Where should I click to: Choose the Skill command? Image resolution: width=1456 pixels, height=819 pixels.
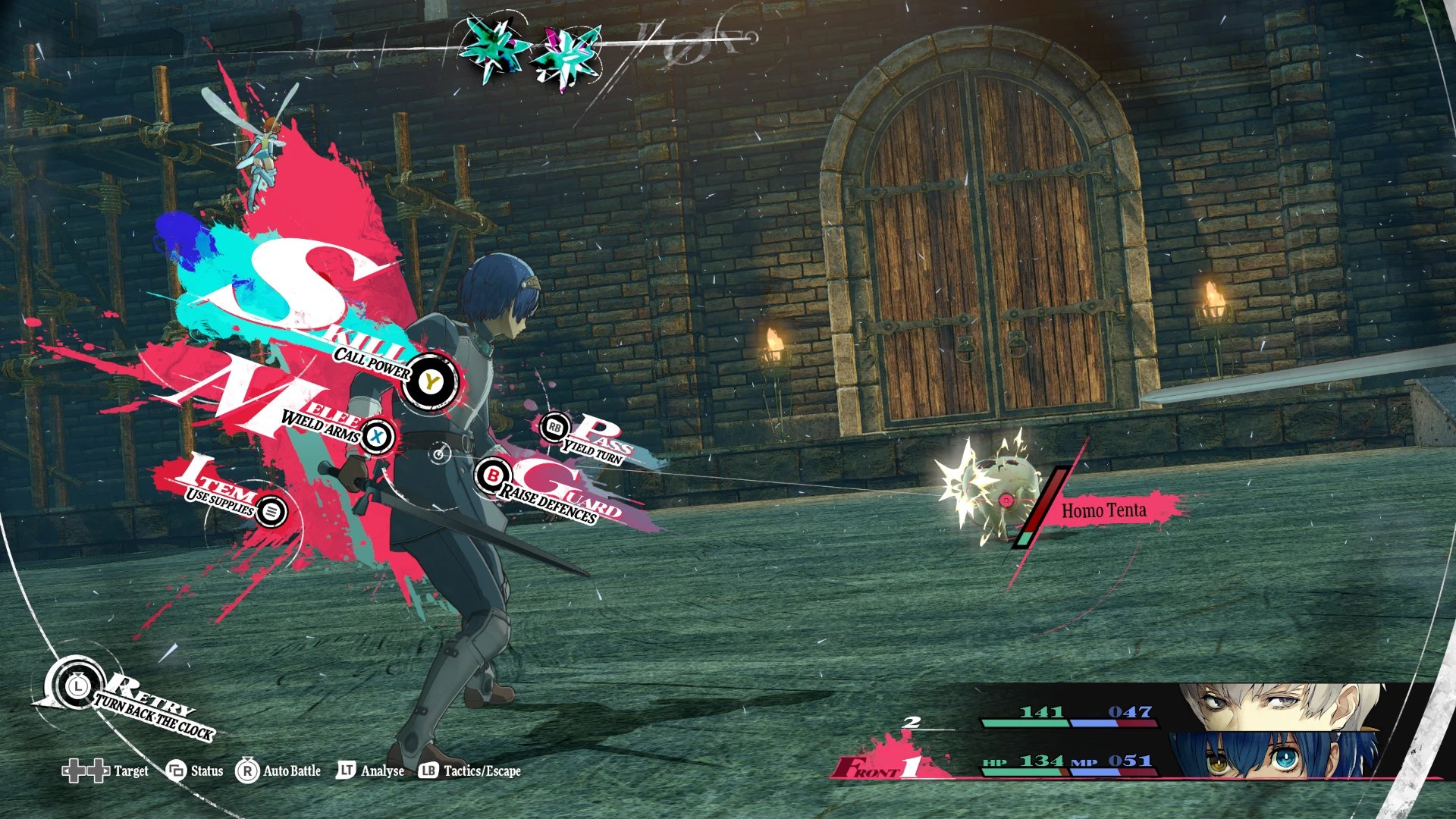point(430,382)
